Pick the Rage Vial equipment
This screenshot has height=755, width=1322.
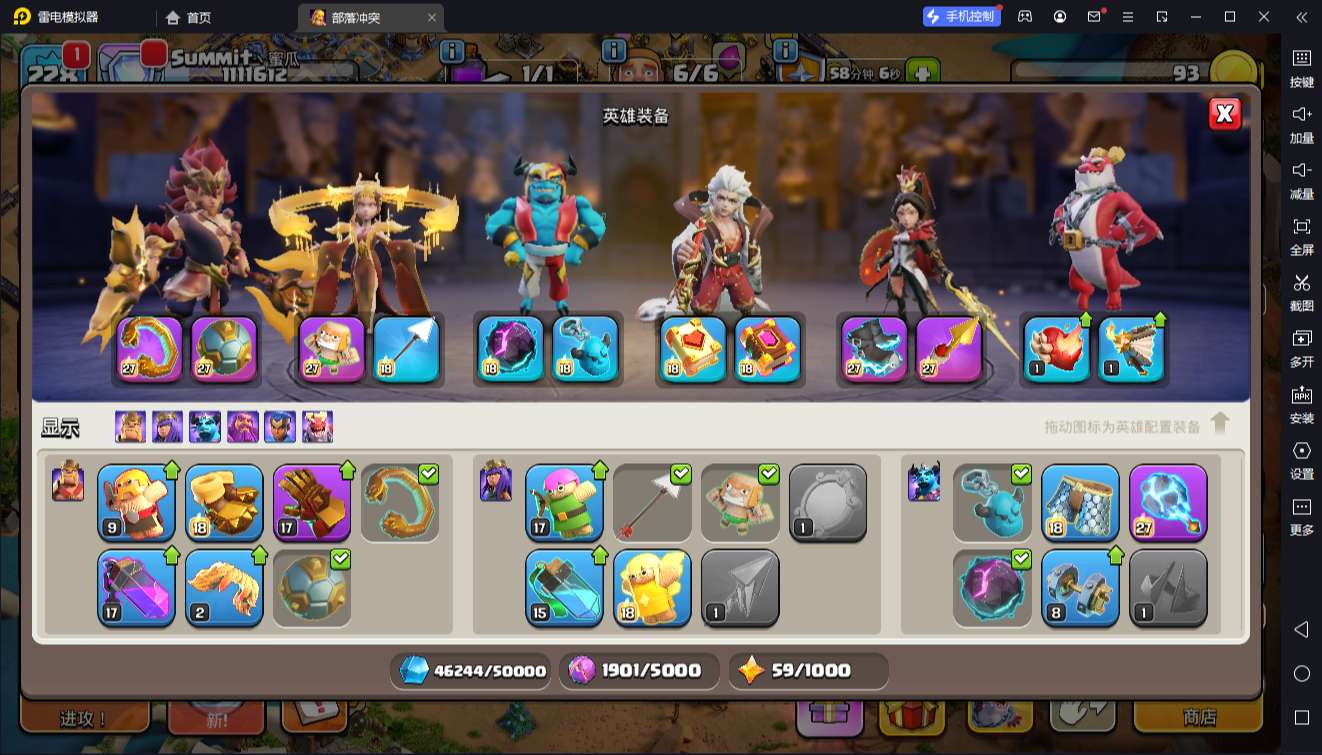click(x=136, y=588)
